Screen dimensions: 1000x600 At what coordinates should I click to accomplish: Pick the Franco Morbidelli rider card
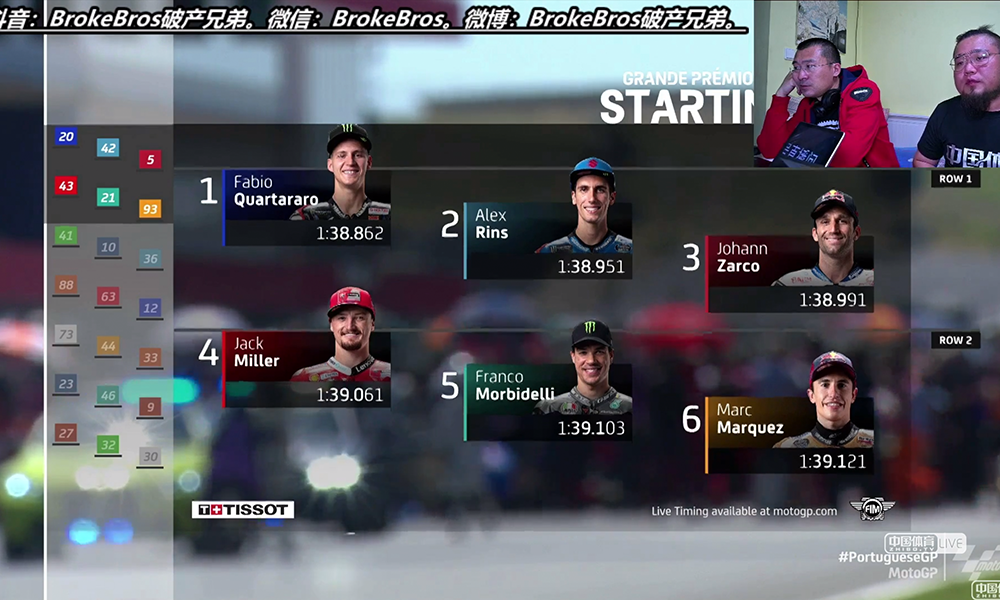coord(548,402)
